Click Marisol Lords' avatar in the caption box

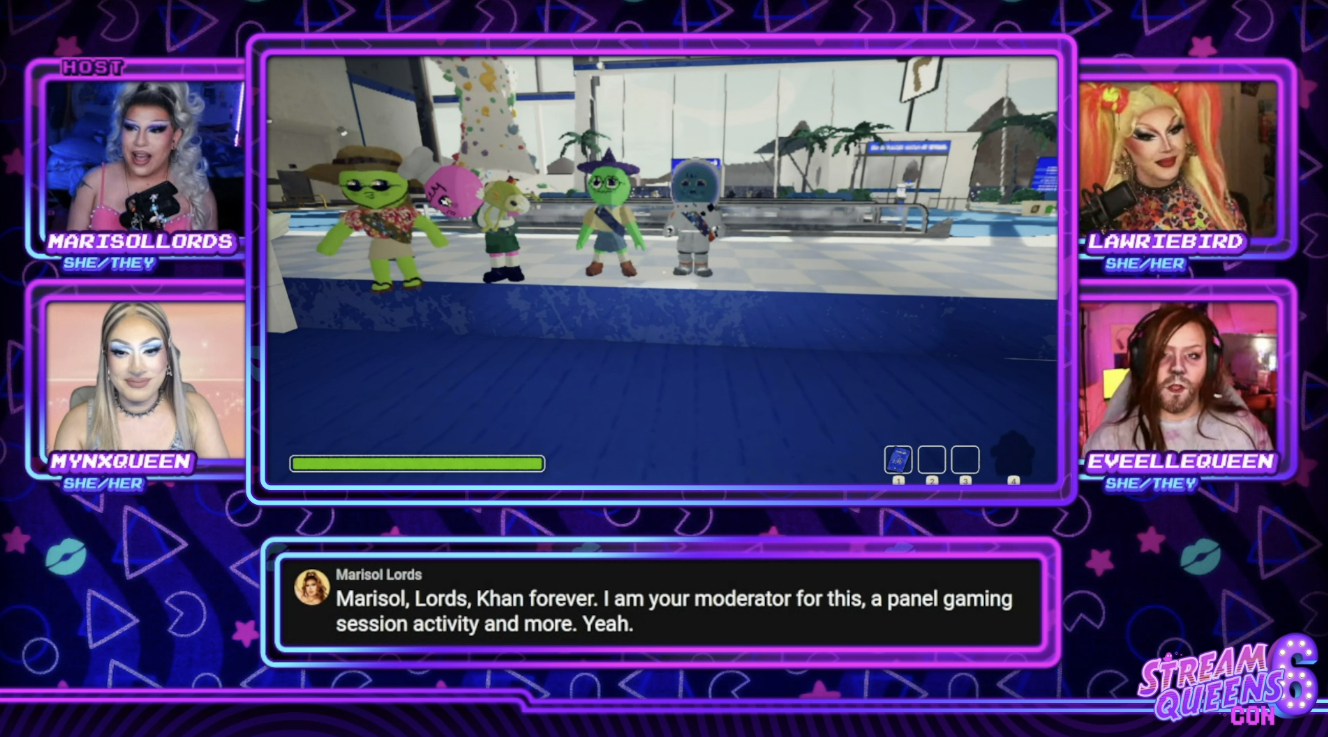click(x=312, y=587)
